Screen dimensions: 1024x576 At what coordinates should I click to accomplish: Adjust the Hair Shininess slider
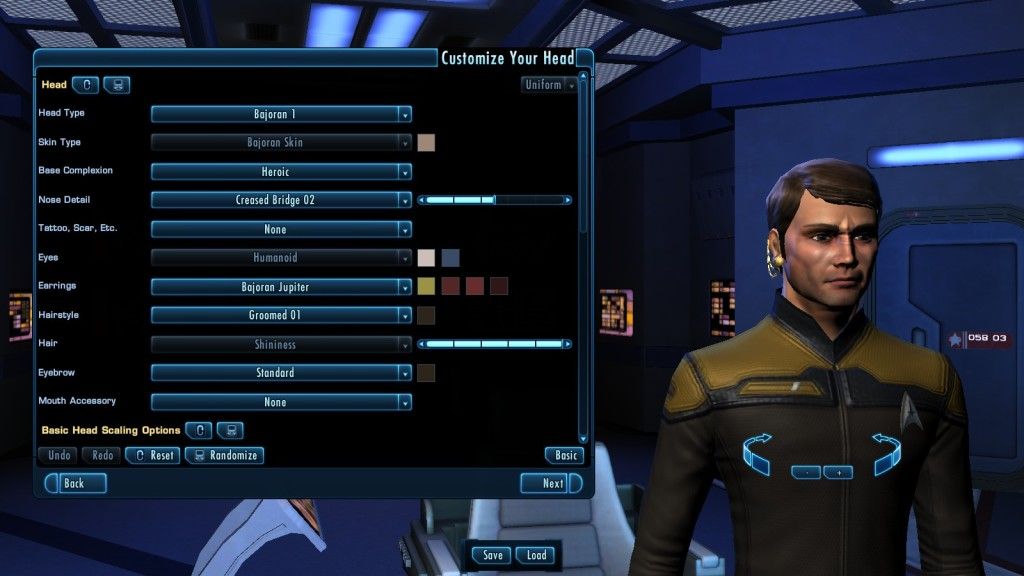tap(495, 344)
